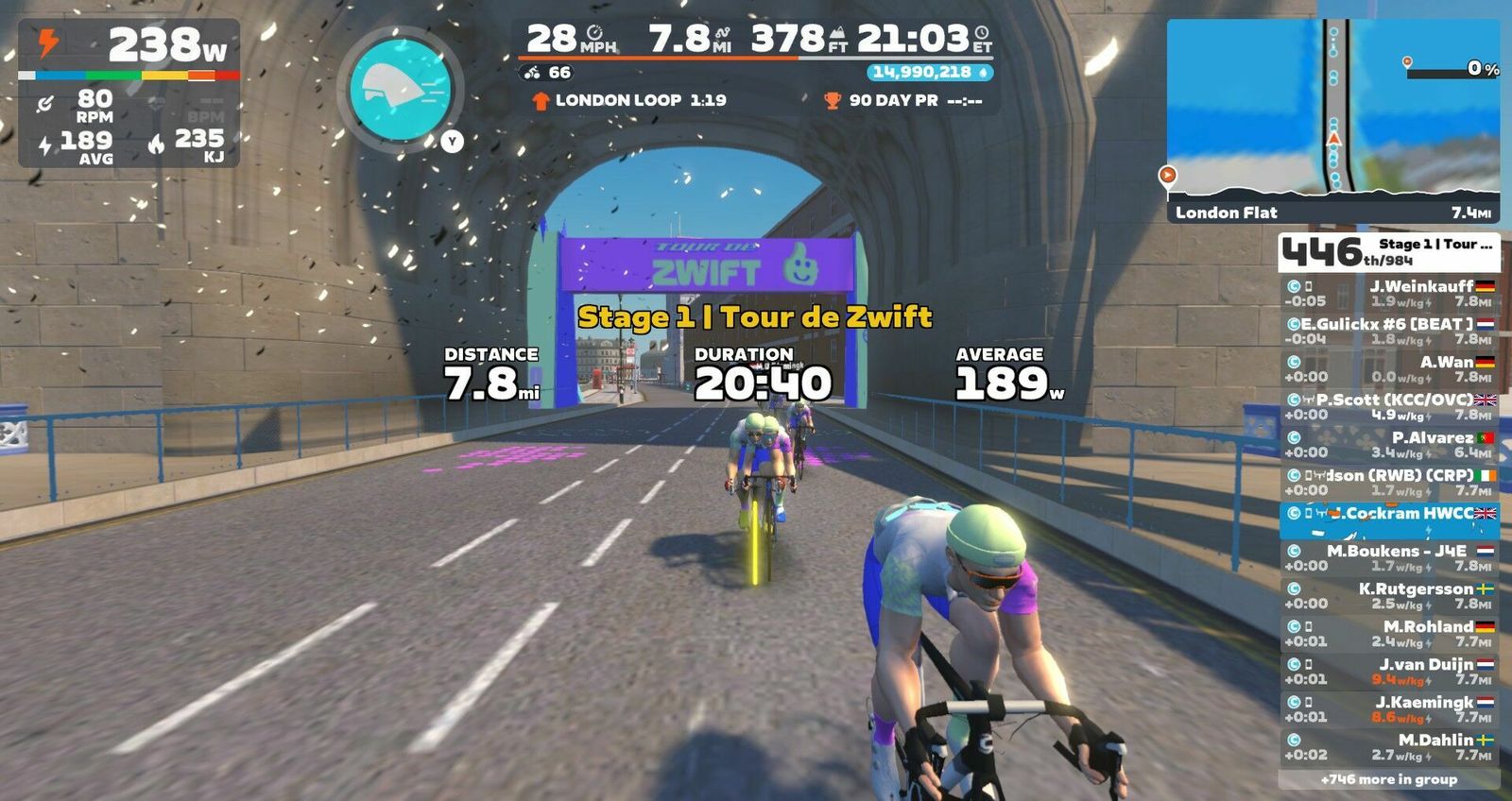
Task: Open the London Flat minimap
Action: pos(1332,121)
